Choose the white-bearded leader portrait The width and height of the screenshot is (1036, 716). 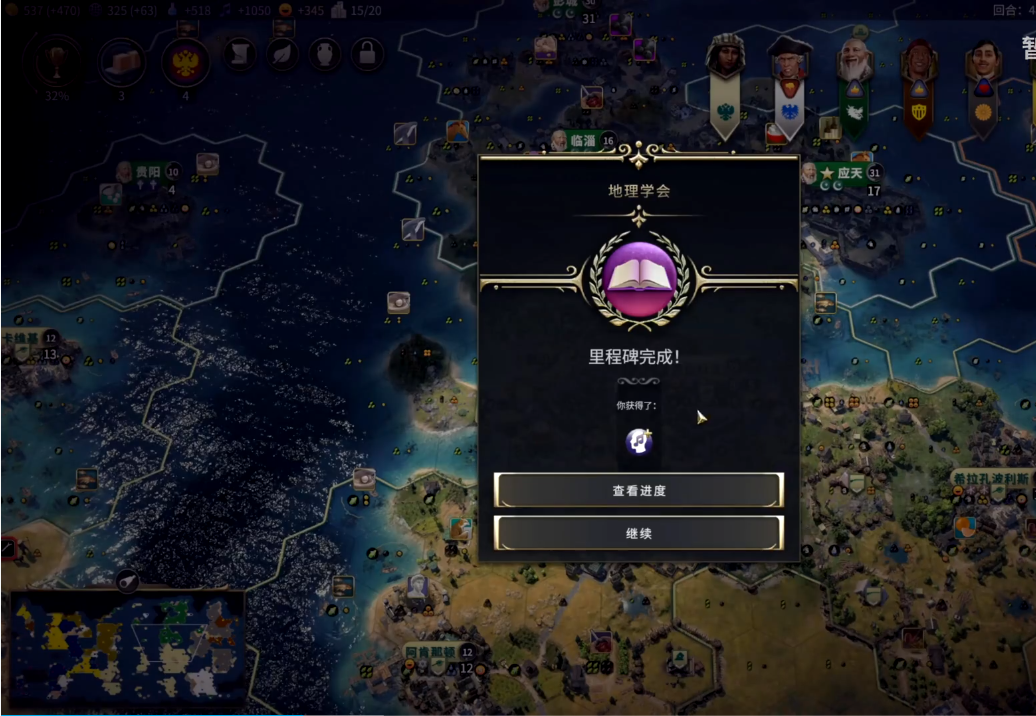tap(853, 62)
